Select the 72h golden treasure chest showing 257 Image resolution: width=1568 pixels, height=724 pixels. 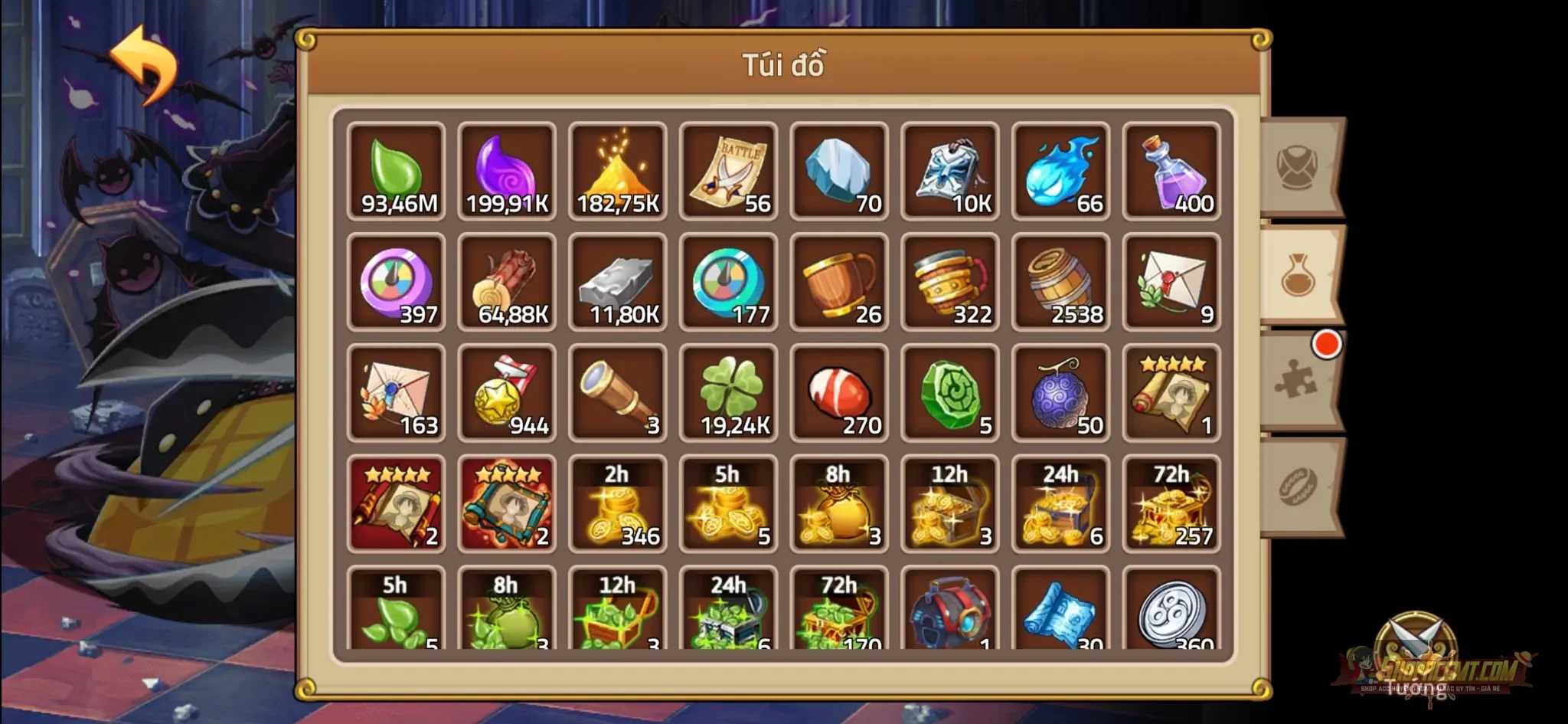[1171, 503]
